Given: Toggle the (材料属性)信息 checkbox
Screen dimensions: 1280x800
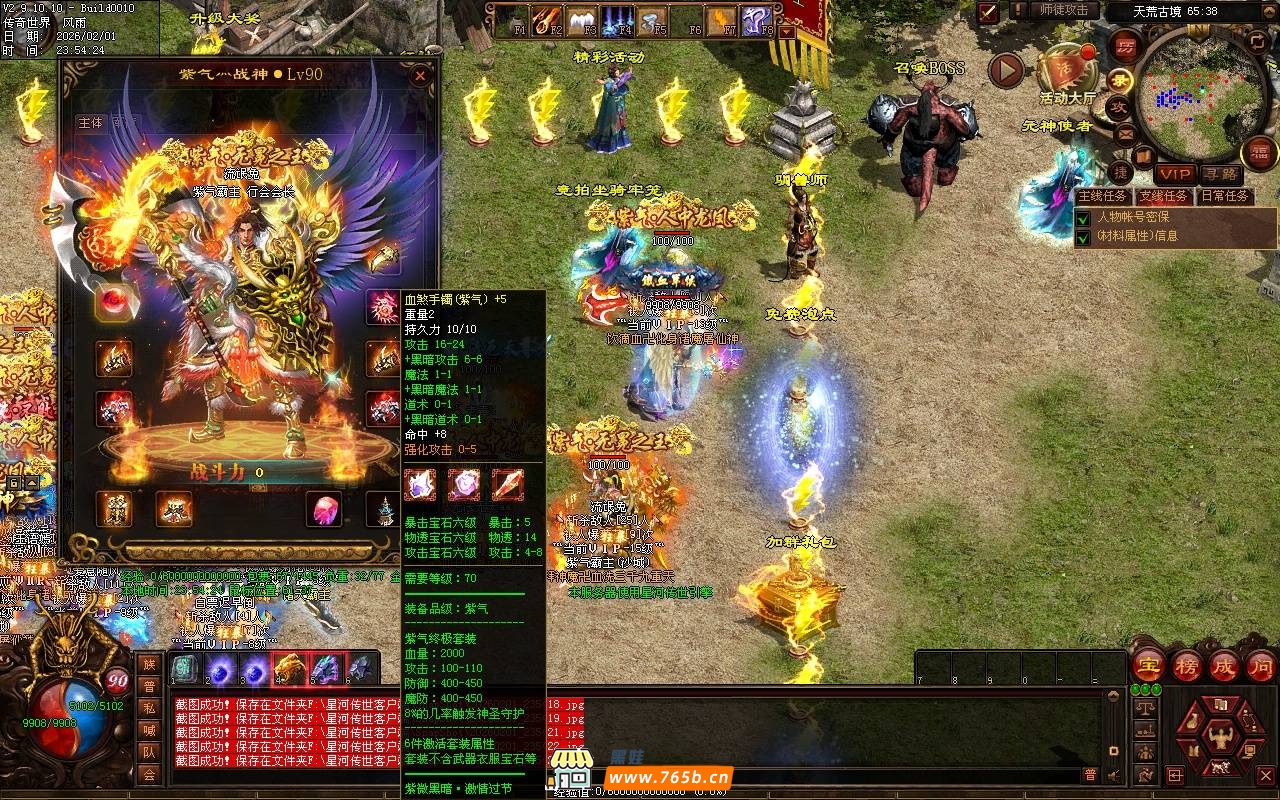Looking at the screenshot, I should (x=1082, y=237).
